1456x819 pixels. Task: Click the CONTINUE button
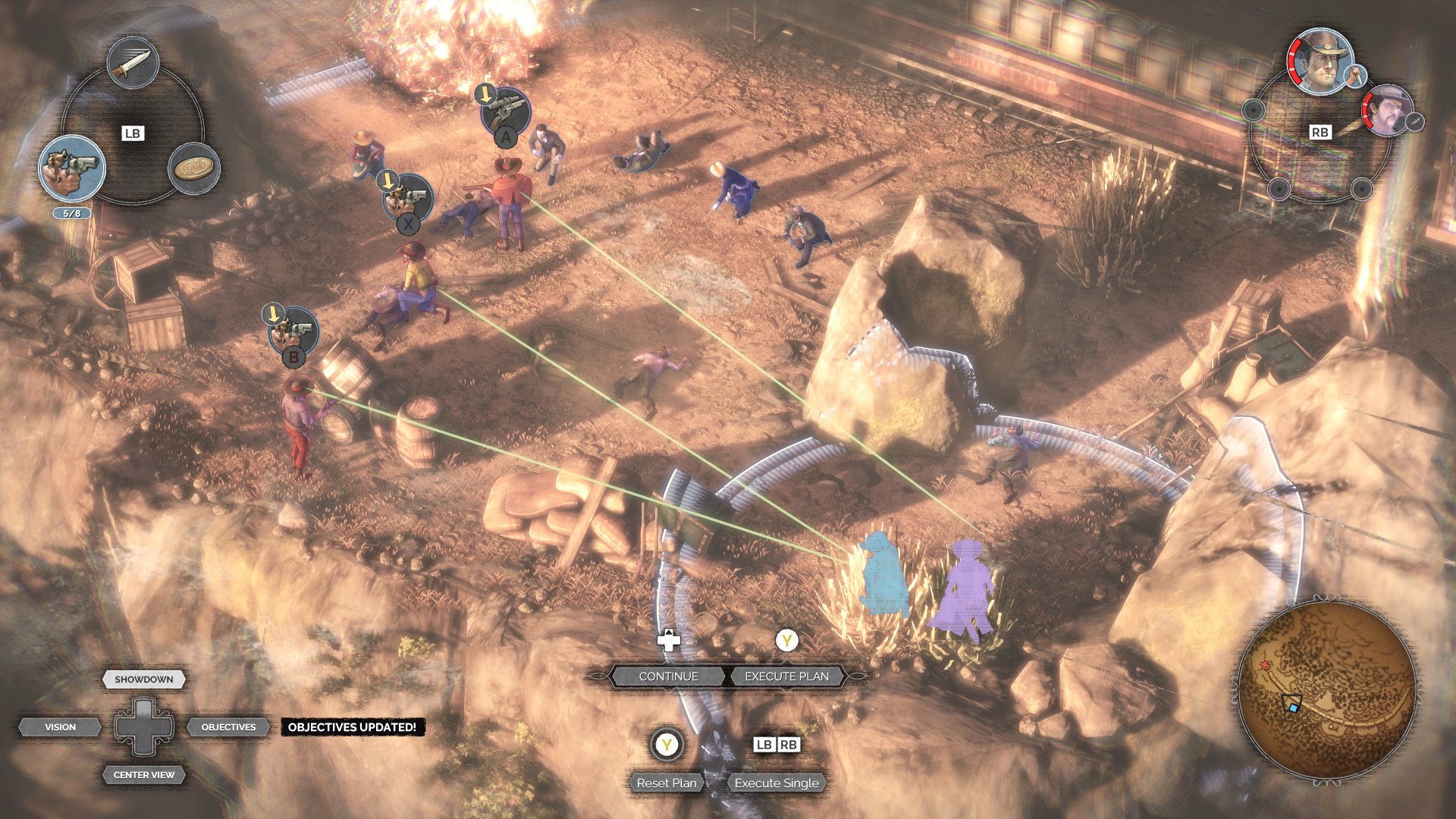tap(668, 676)
